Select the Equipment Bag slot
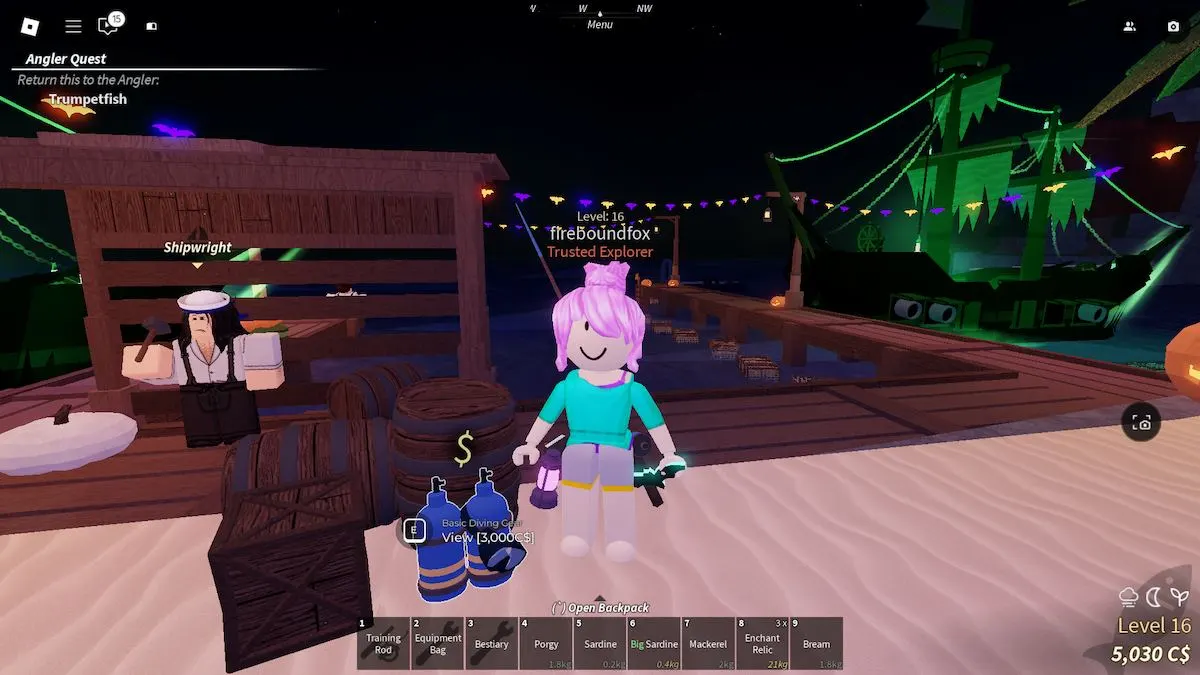This screenshot has height=675, width=1200. pos(438,643)
